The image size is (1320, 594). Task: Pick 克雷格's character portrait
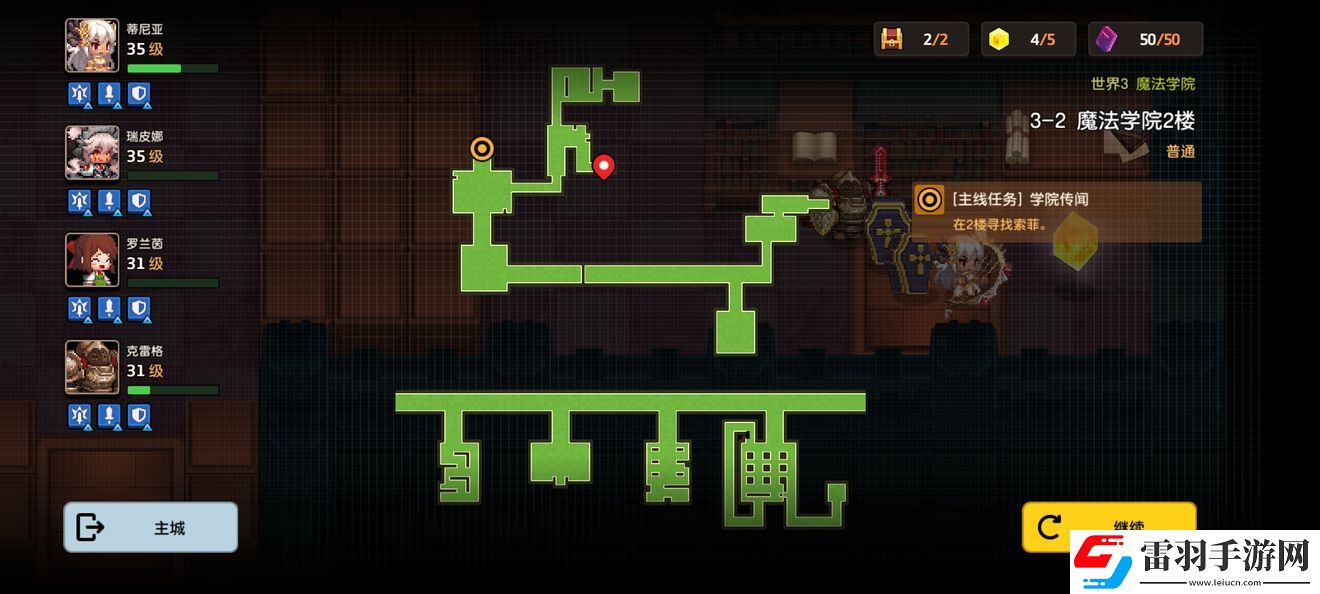coord(92,367)
